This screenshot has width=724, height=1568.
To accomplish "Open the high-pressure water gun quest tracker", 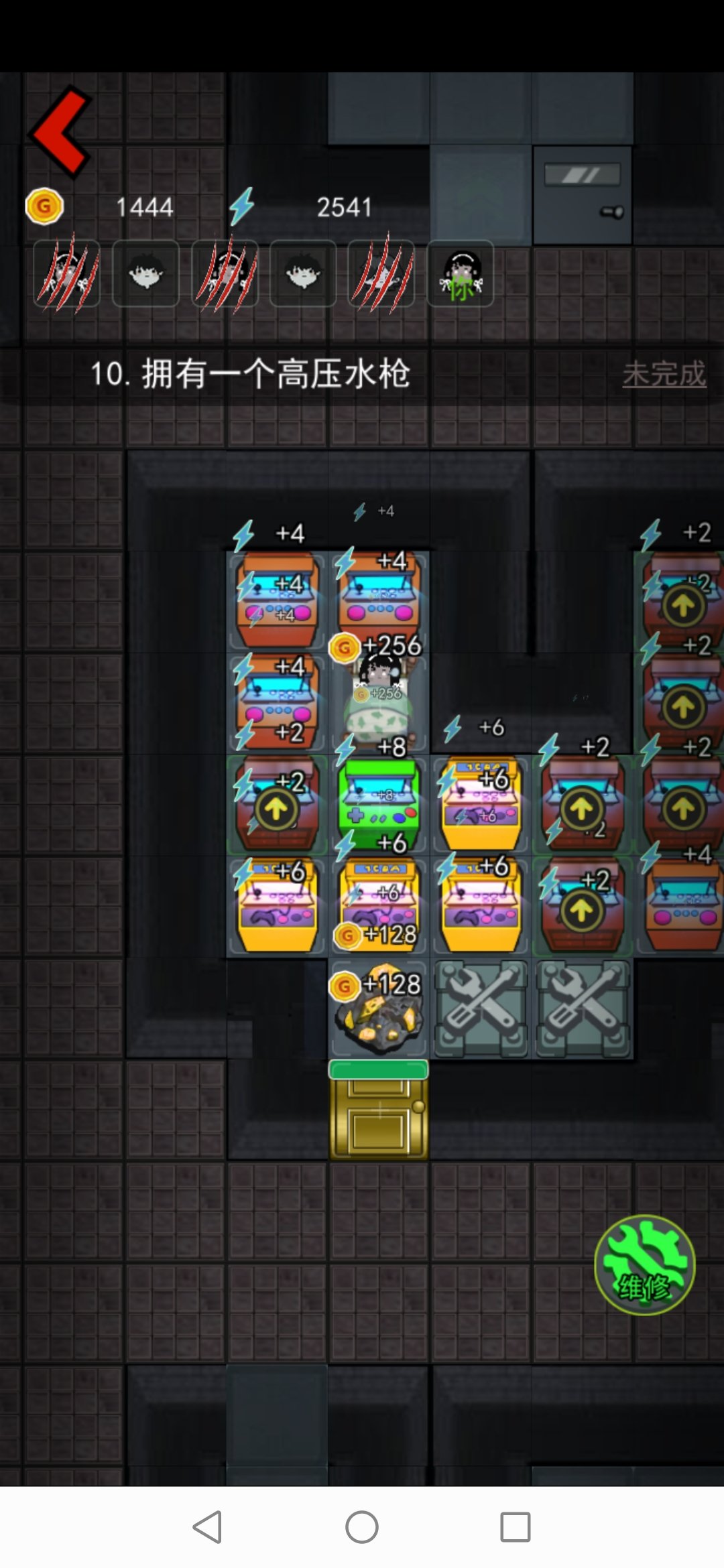I will coord(249,374).
